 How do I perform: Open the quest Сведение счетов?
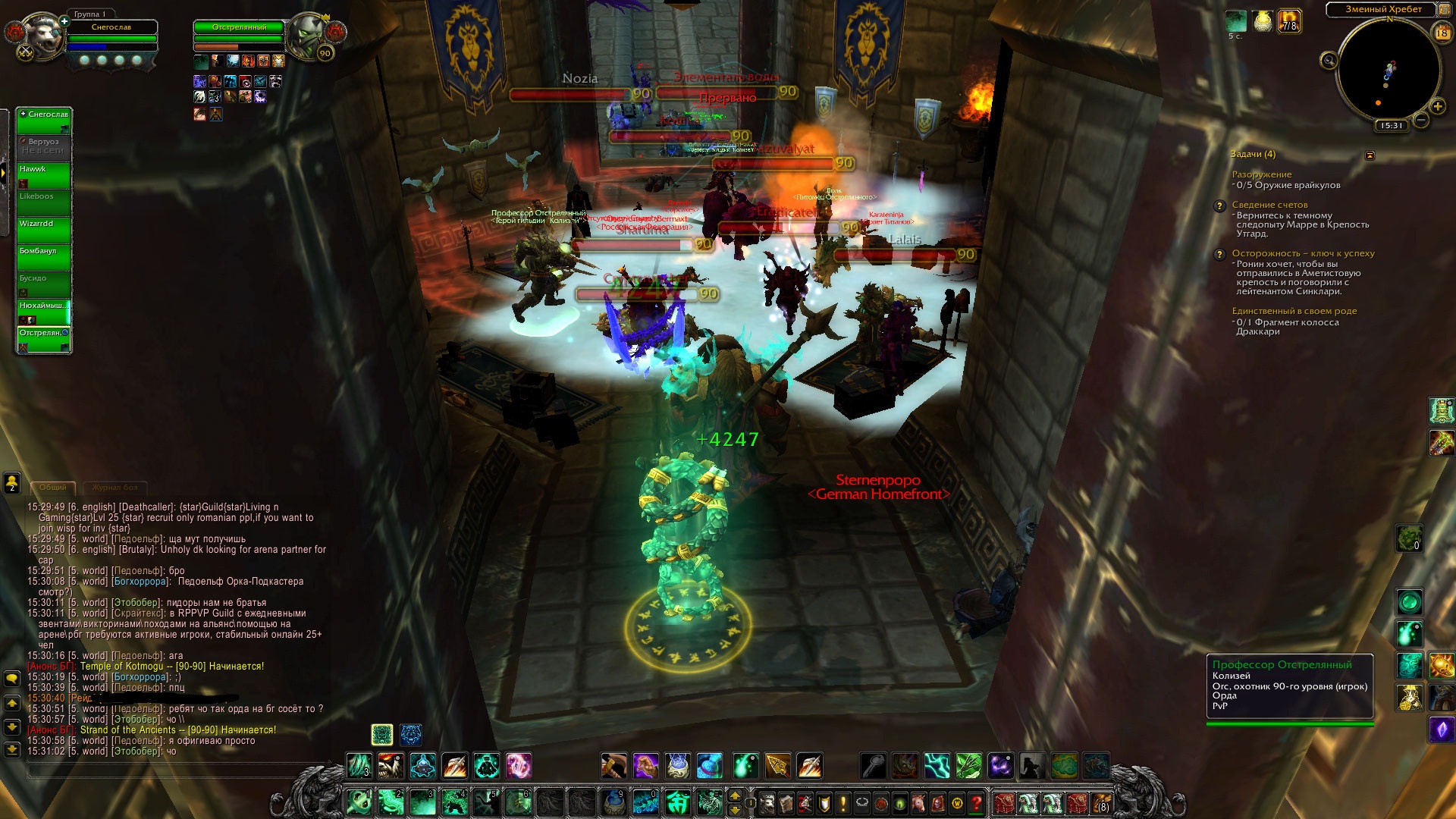(x=1269, y=205)
